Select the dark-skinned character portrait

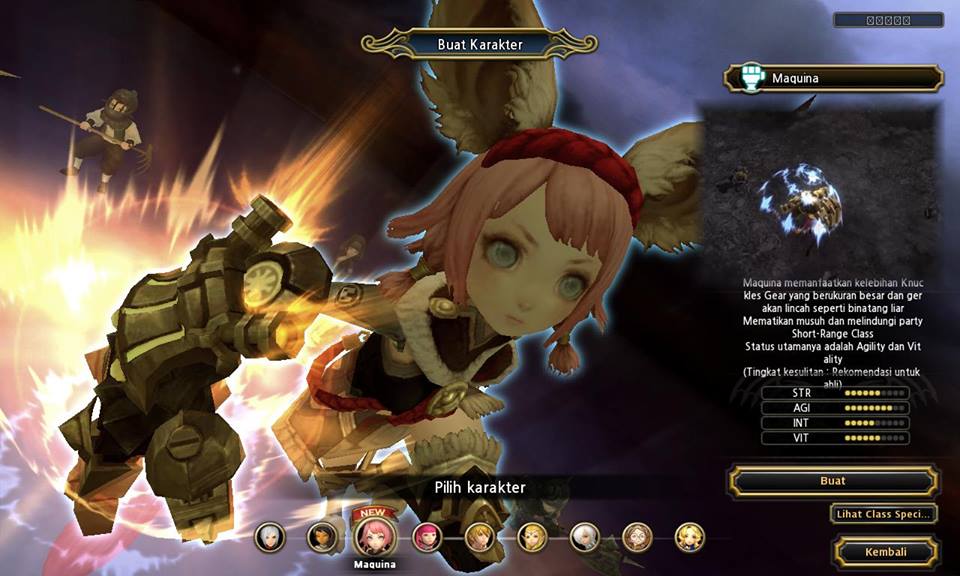coord(322,538)
